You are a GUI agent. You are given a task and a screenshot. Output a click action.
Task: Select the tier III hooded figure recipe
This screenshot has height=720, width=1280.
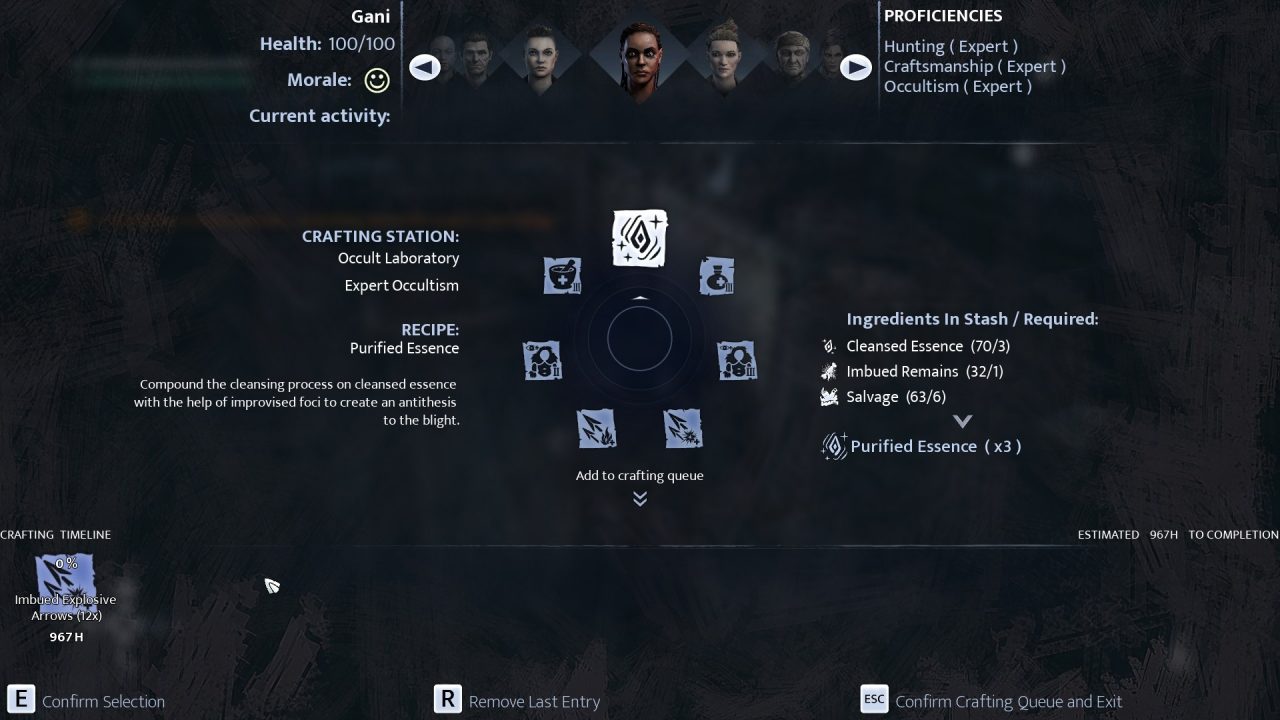737,360
